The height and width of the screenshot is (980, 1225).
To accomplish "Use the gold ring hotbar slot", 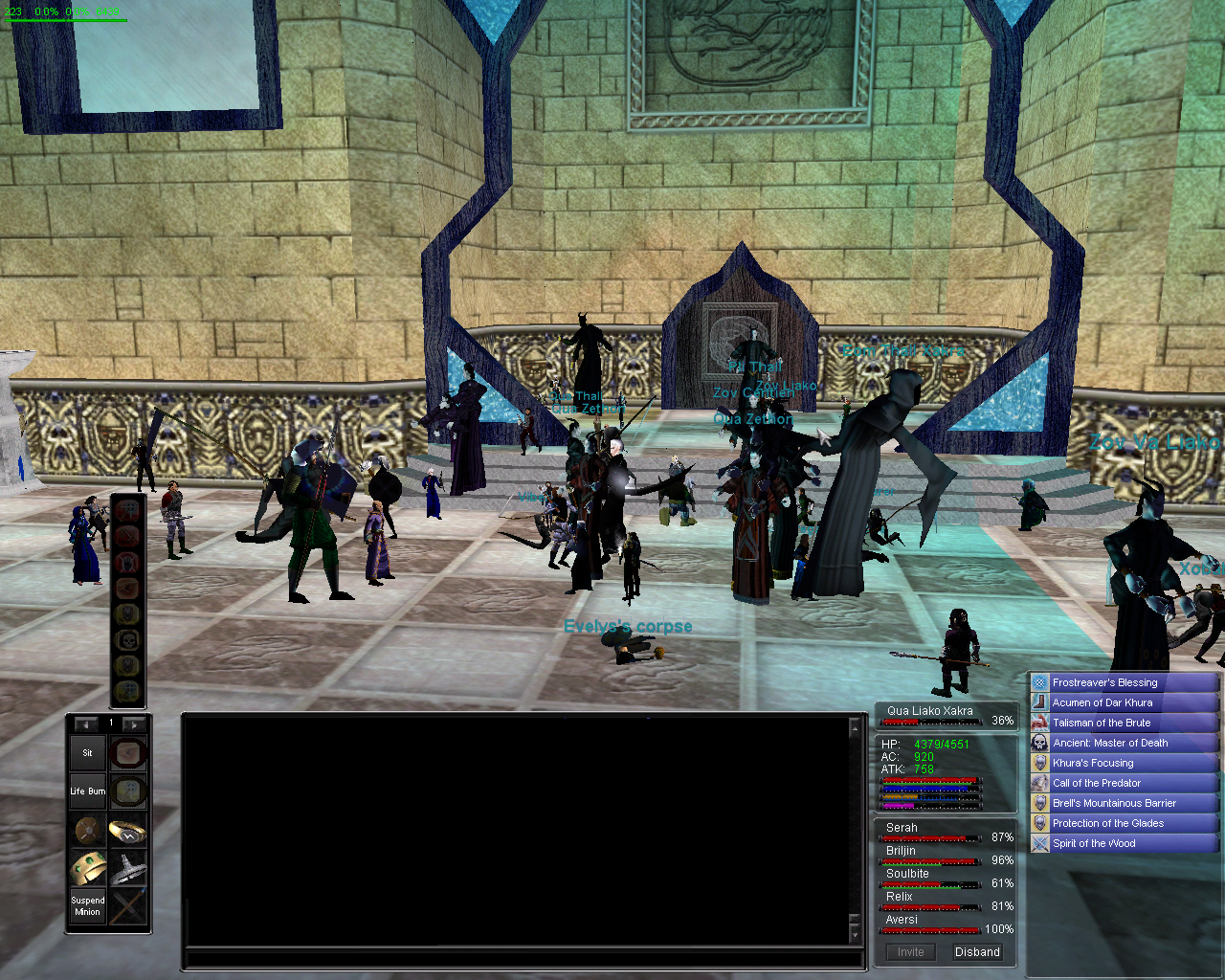I will click(127, 830).
